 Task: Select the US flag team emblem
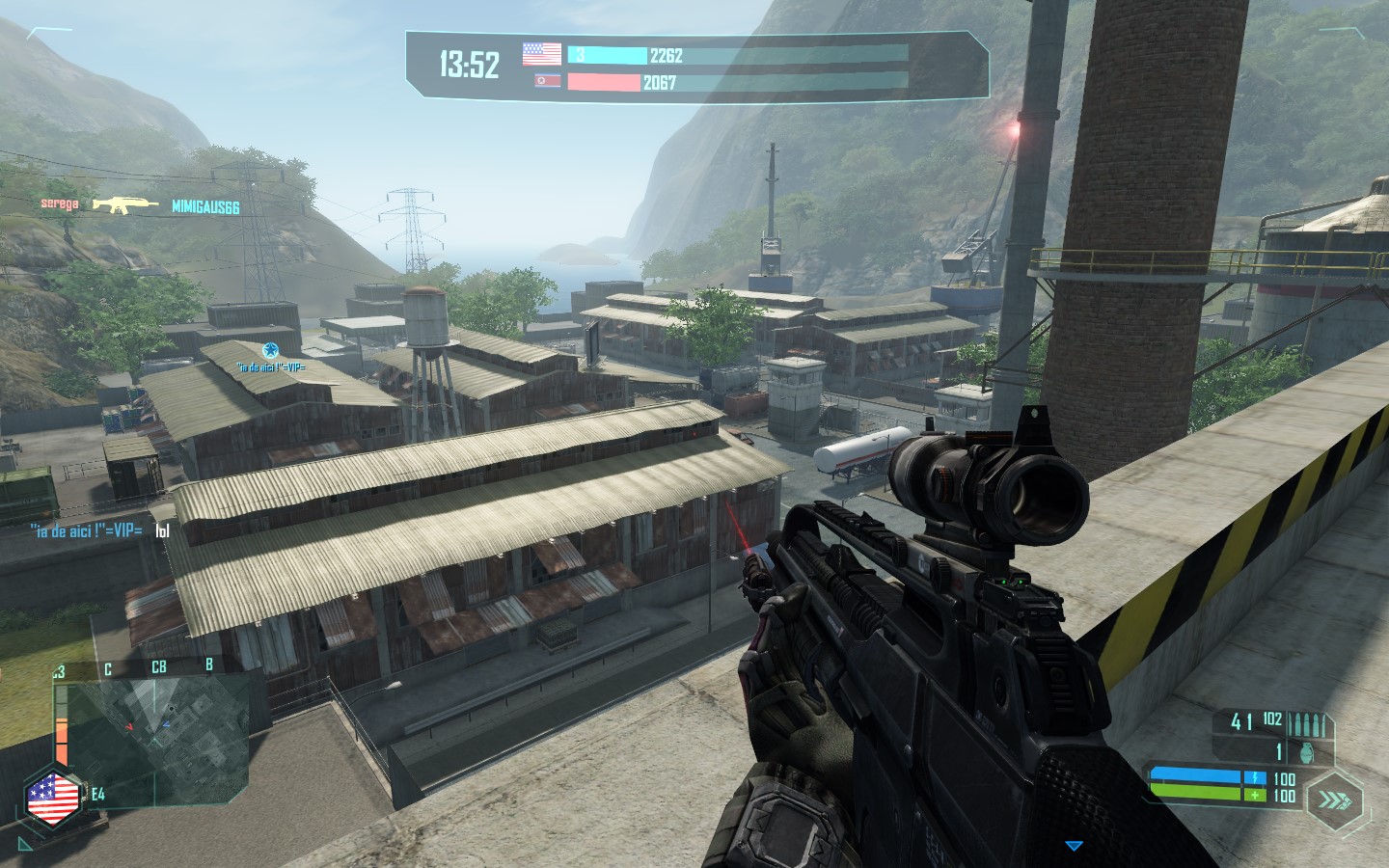(x=53, y=799)
